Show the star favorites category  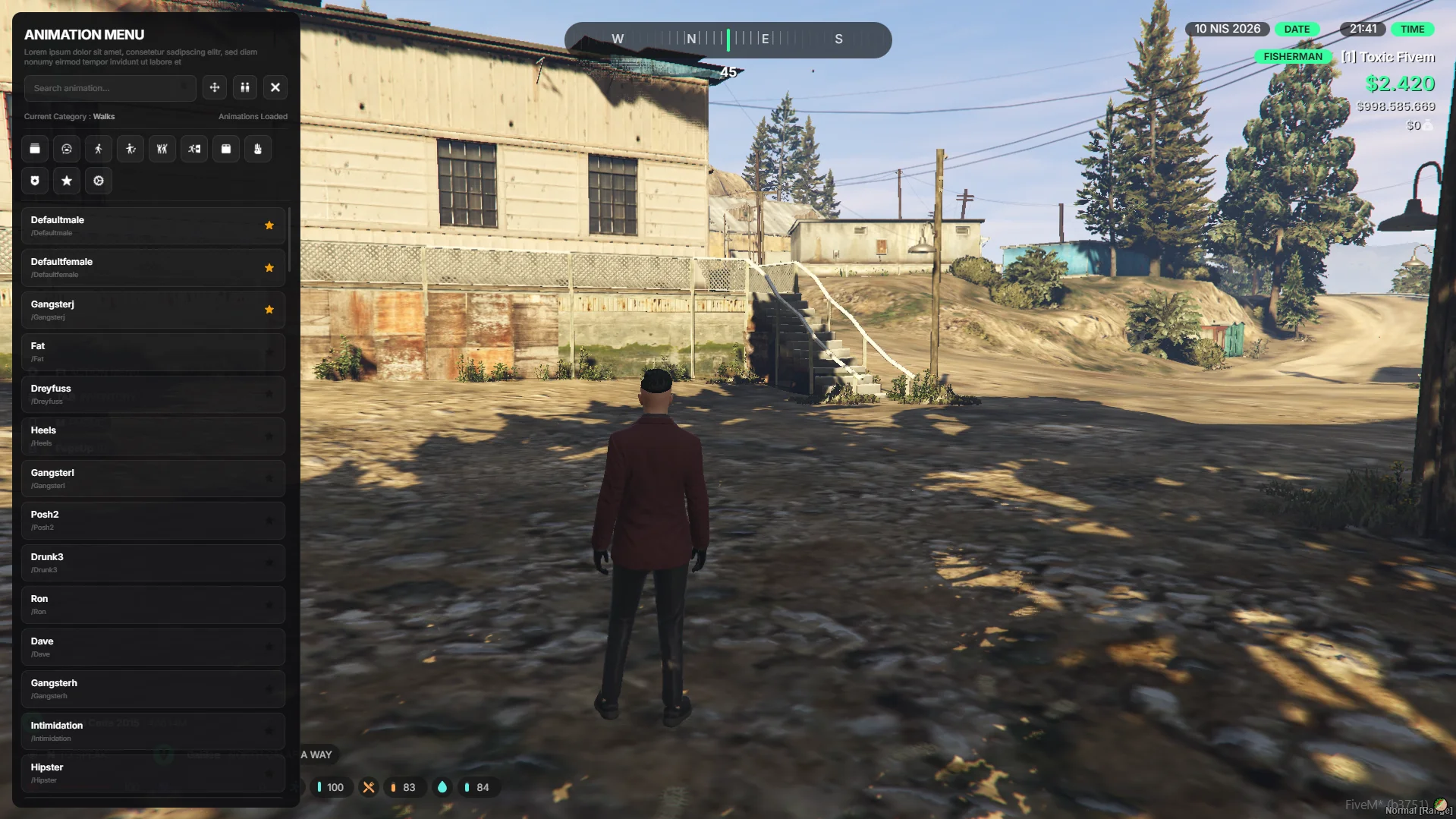pos(67,181)
